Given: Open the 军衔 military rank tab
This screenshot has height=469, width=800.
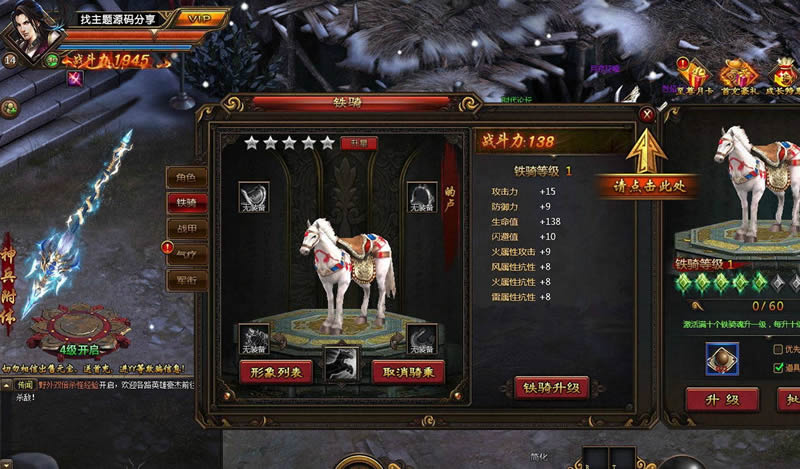Looking at the screenshot, I should (x=186, y=280).
